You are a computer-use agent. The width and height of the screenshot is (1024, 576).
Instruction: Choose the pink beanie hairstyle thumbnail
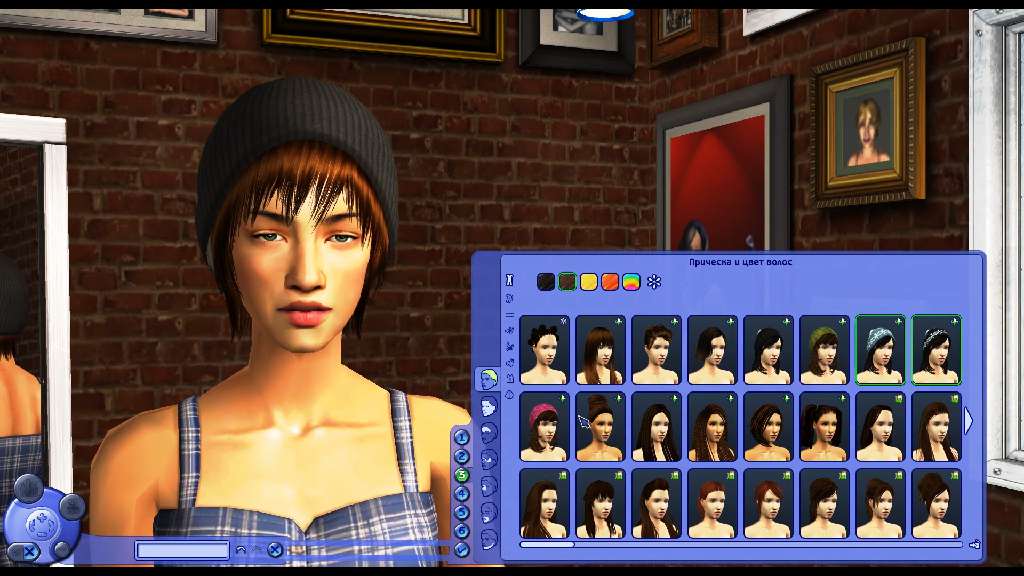click(x=544, y=426)
